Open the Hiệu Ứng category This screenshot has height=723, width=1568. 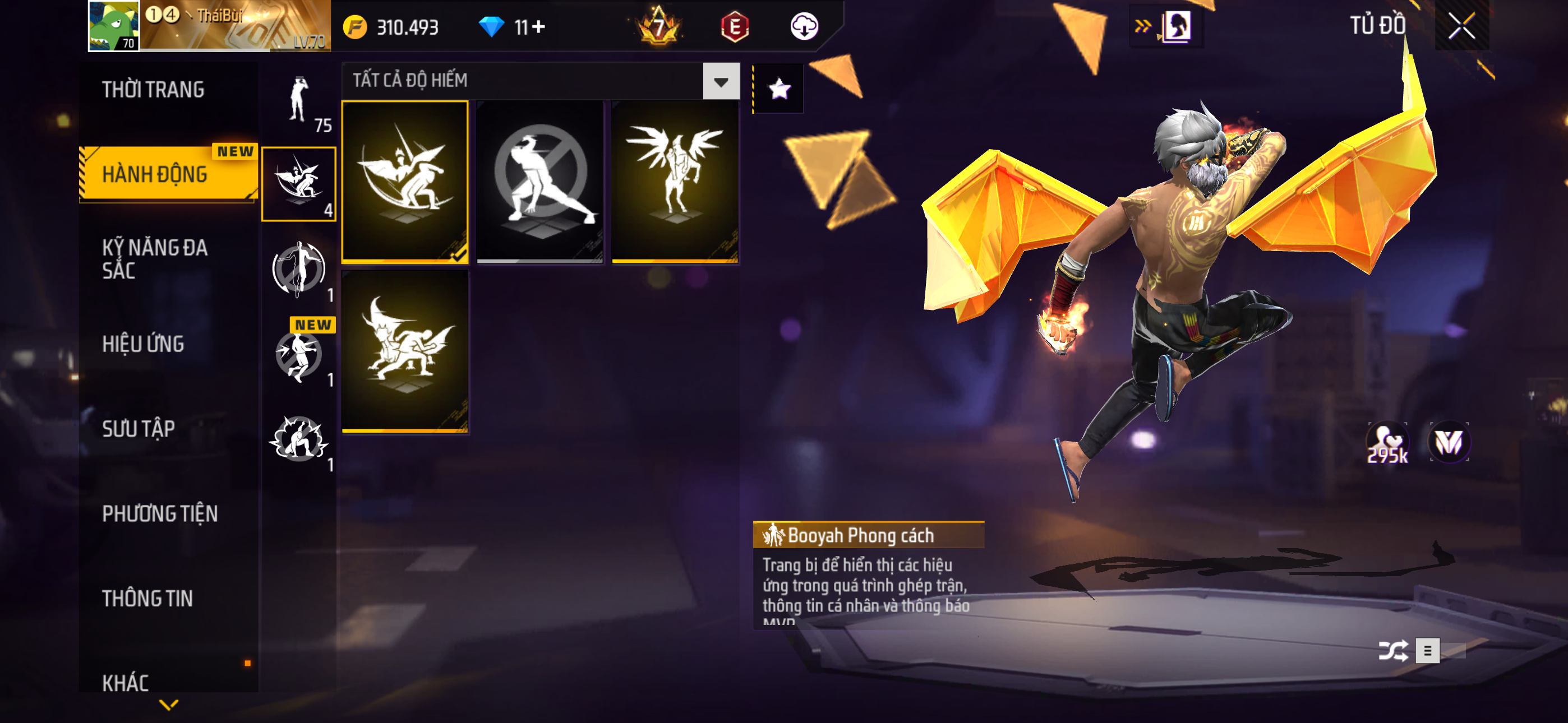(144, 344)
